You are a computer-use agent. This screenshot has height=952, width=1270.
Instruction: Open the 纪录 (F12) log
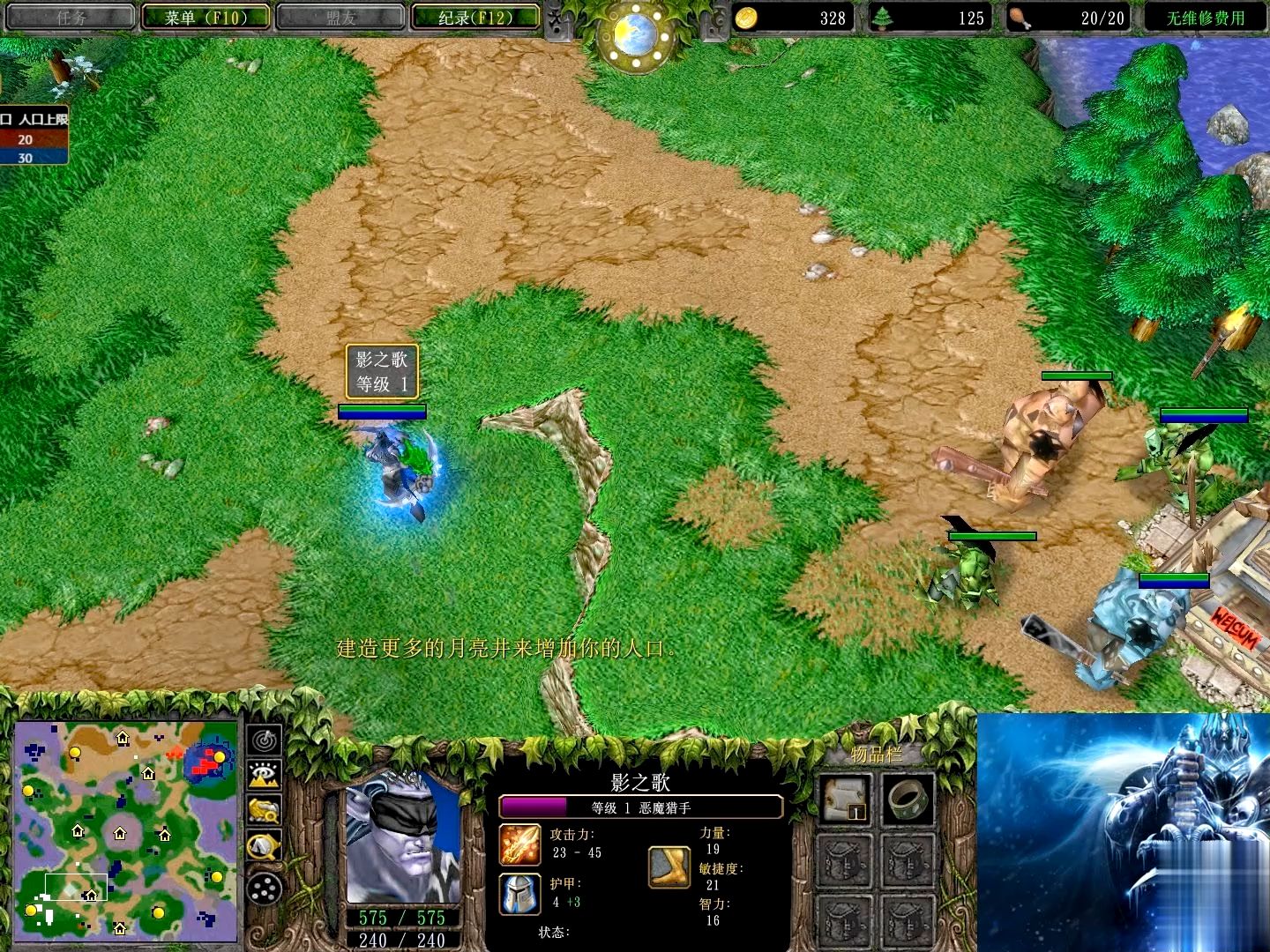tap(474, 15)
